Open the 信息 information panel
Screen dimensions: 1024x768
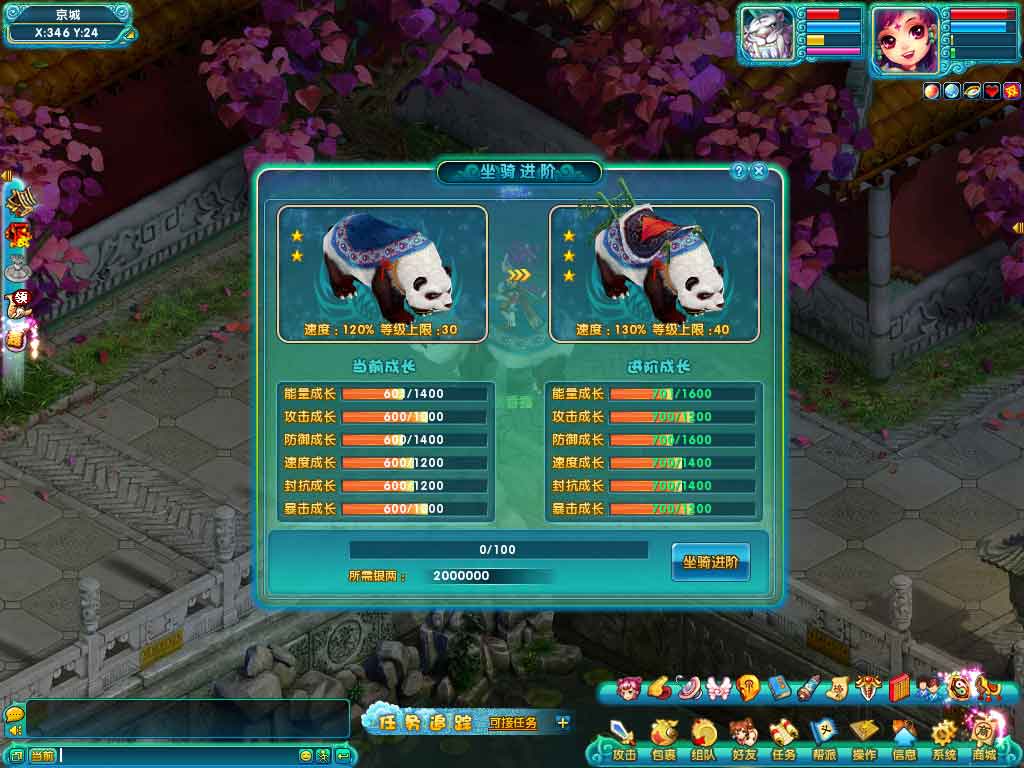point(904,740)
